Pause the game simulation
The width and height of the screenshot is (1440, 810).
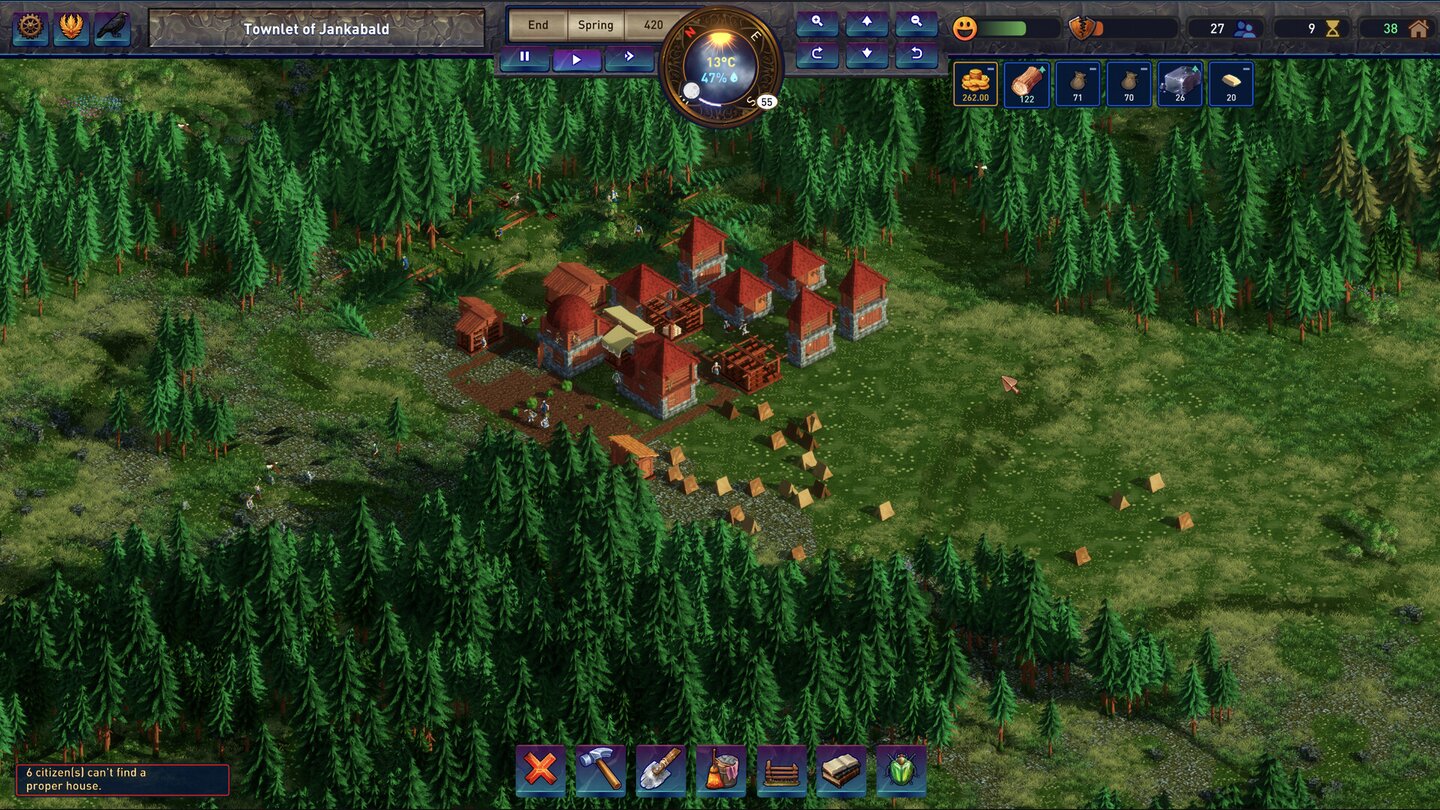click(x=524, y=57)
